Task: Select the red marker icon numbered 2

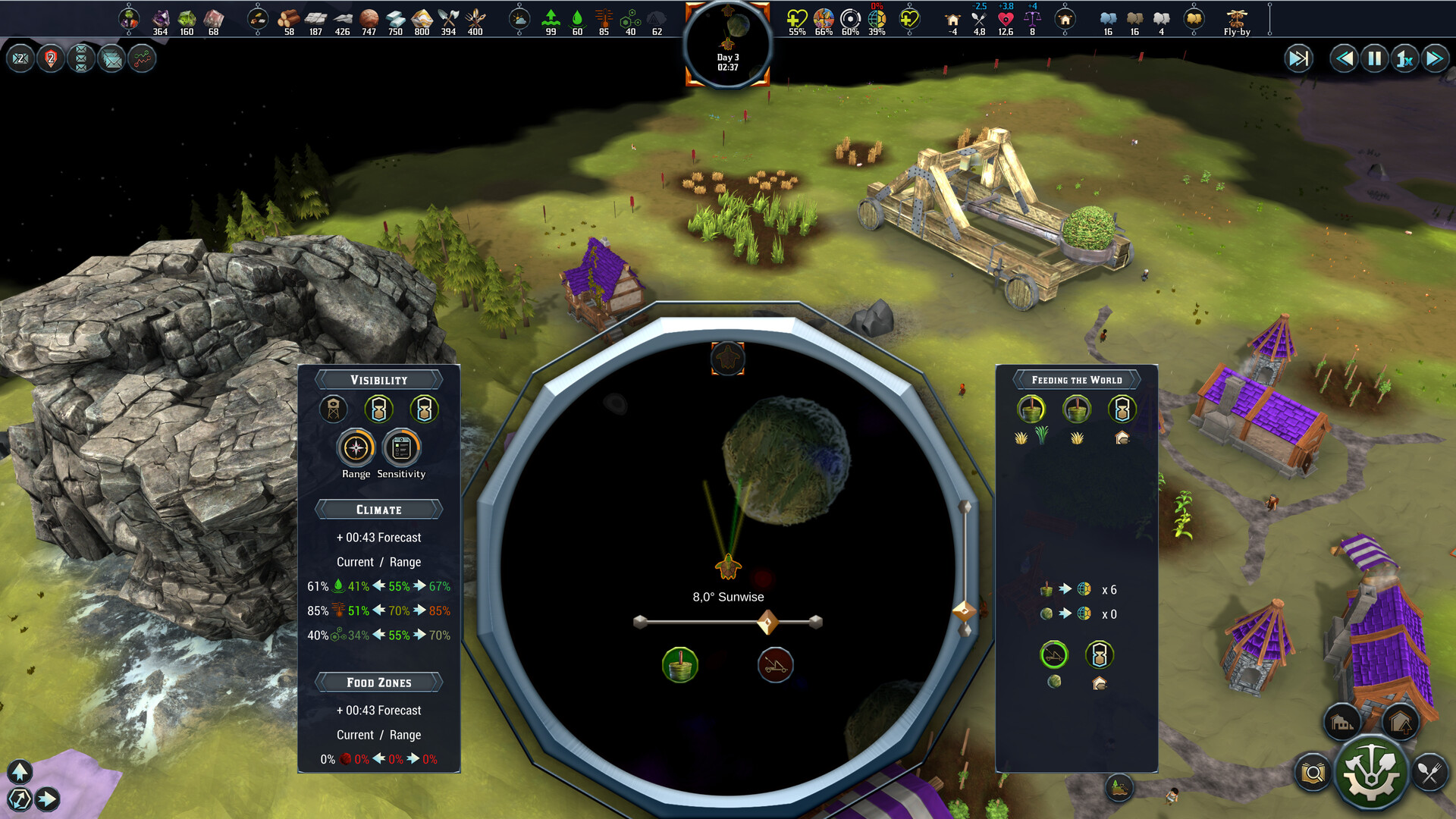Action: pyautogui.click(x=50, y=58)
